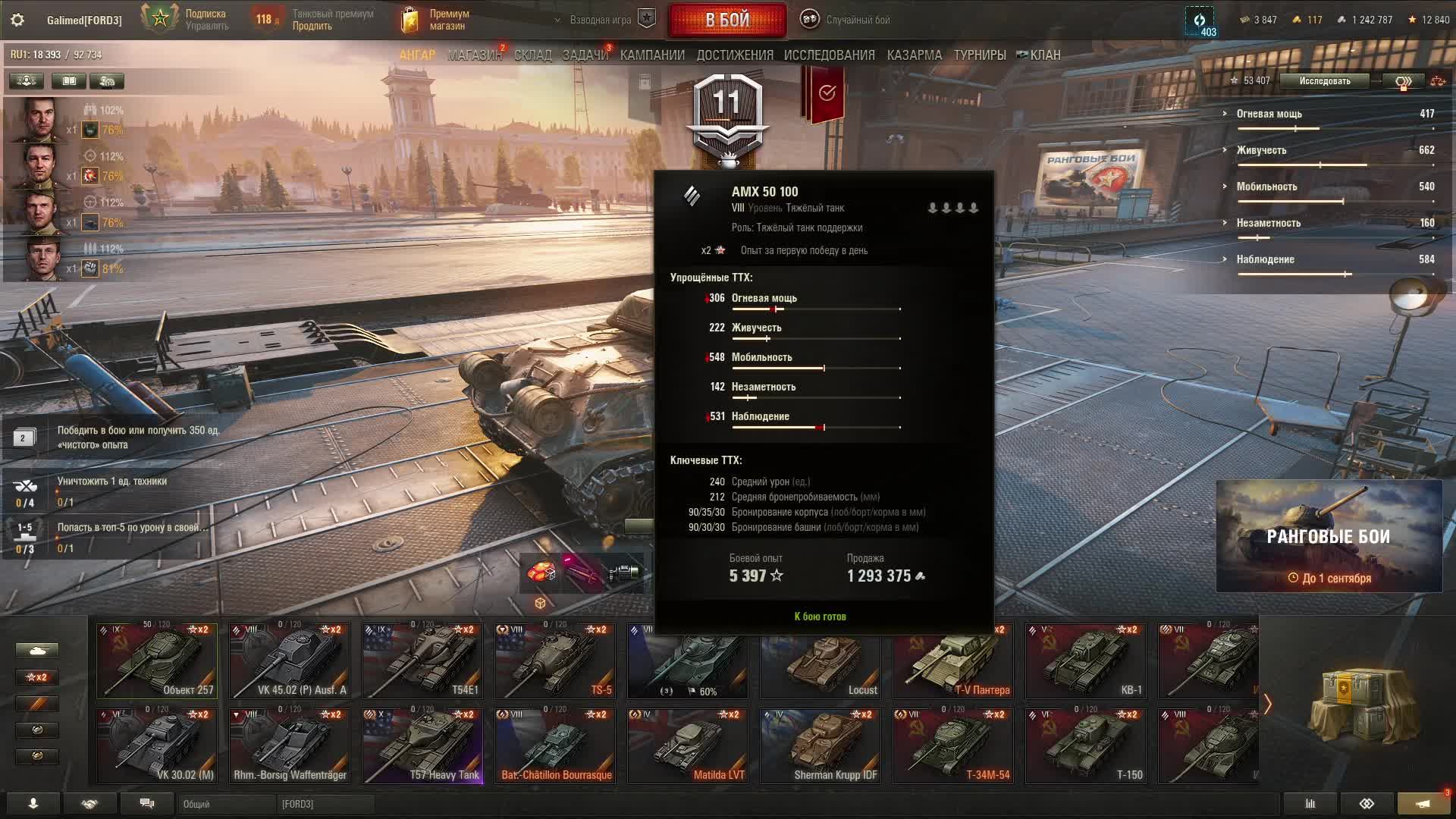Open the СКЛАД tab
This screenshot has height=819, width=1456.
532,55
